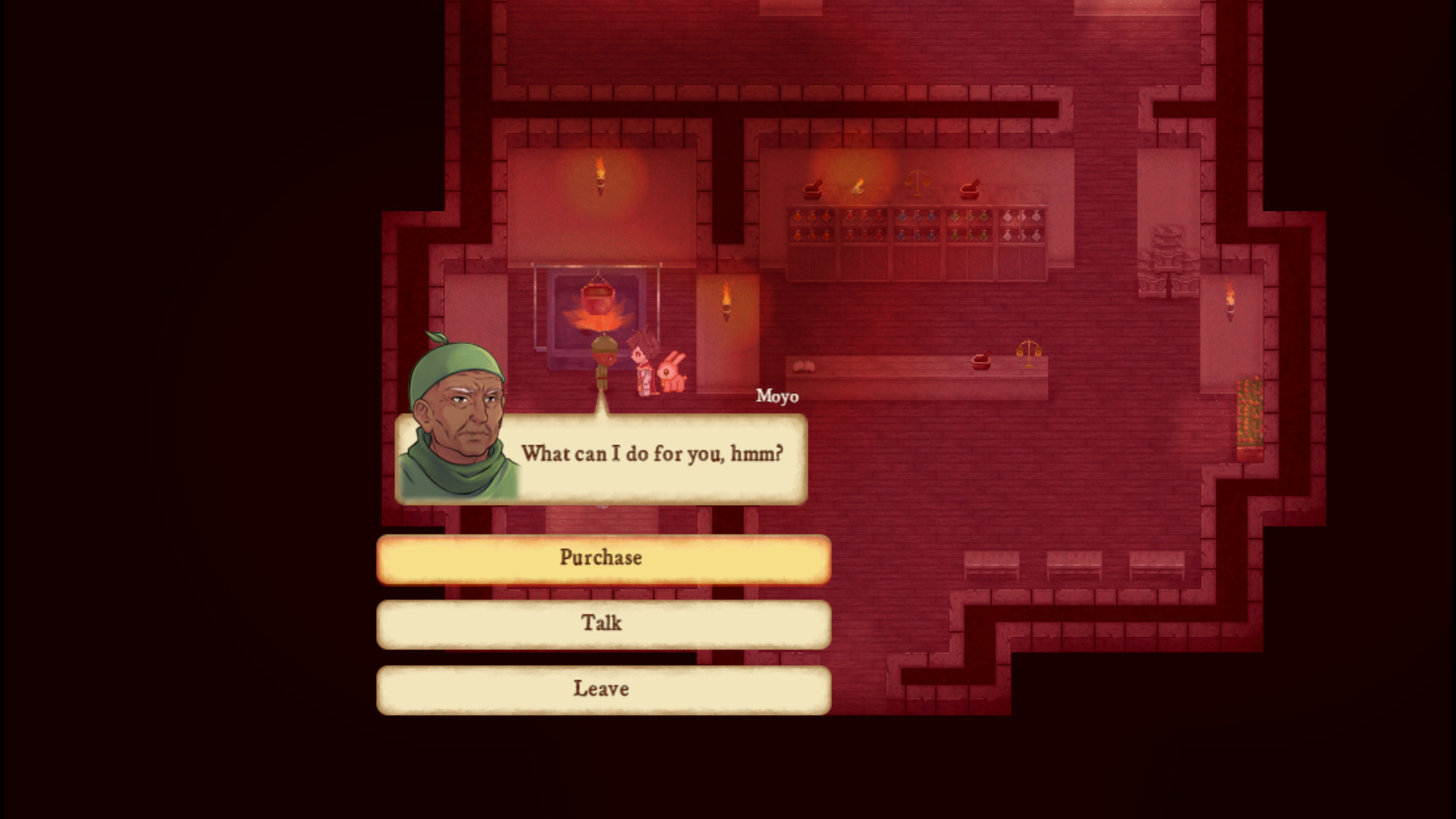Click the Moyo name label

776,396
